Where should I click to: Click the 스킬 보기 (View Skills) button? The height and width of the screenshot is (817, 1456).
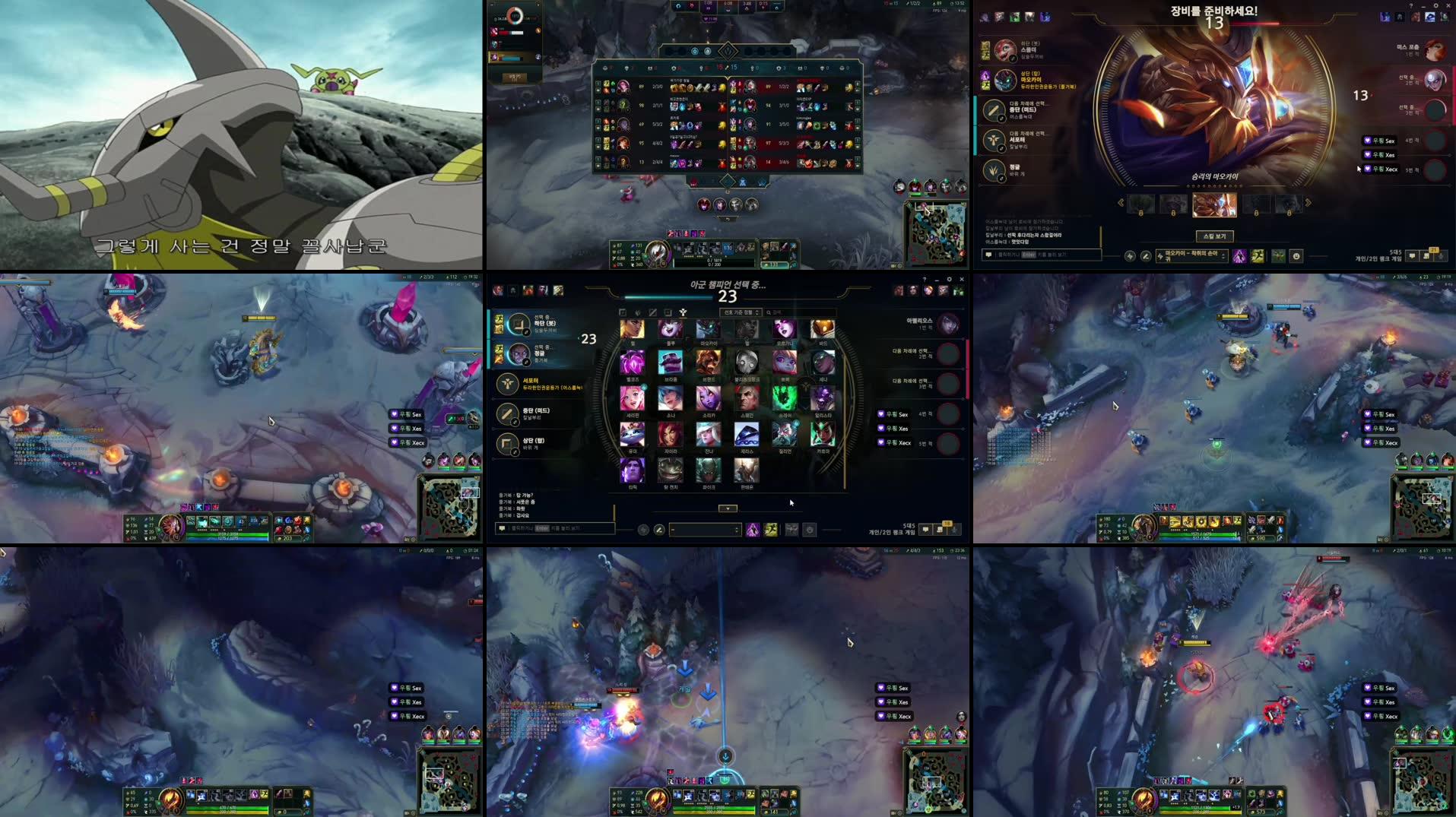(1215, 236)
